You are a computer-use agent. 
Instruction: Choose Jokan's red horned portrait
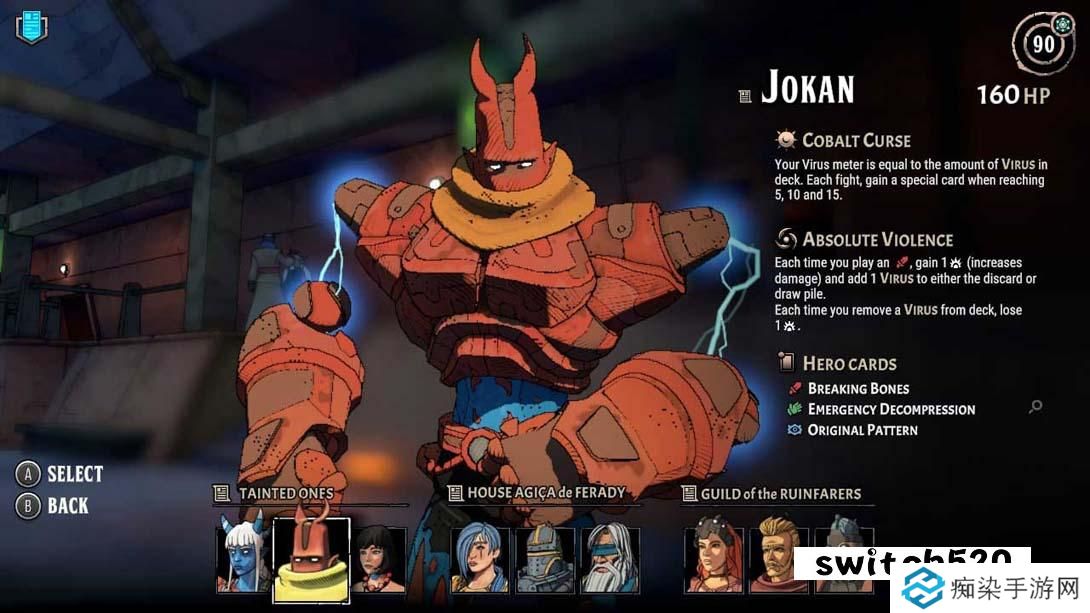coord(311,559)
